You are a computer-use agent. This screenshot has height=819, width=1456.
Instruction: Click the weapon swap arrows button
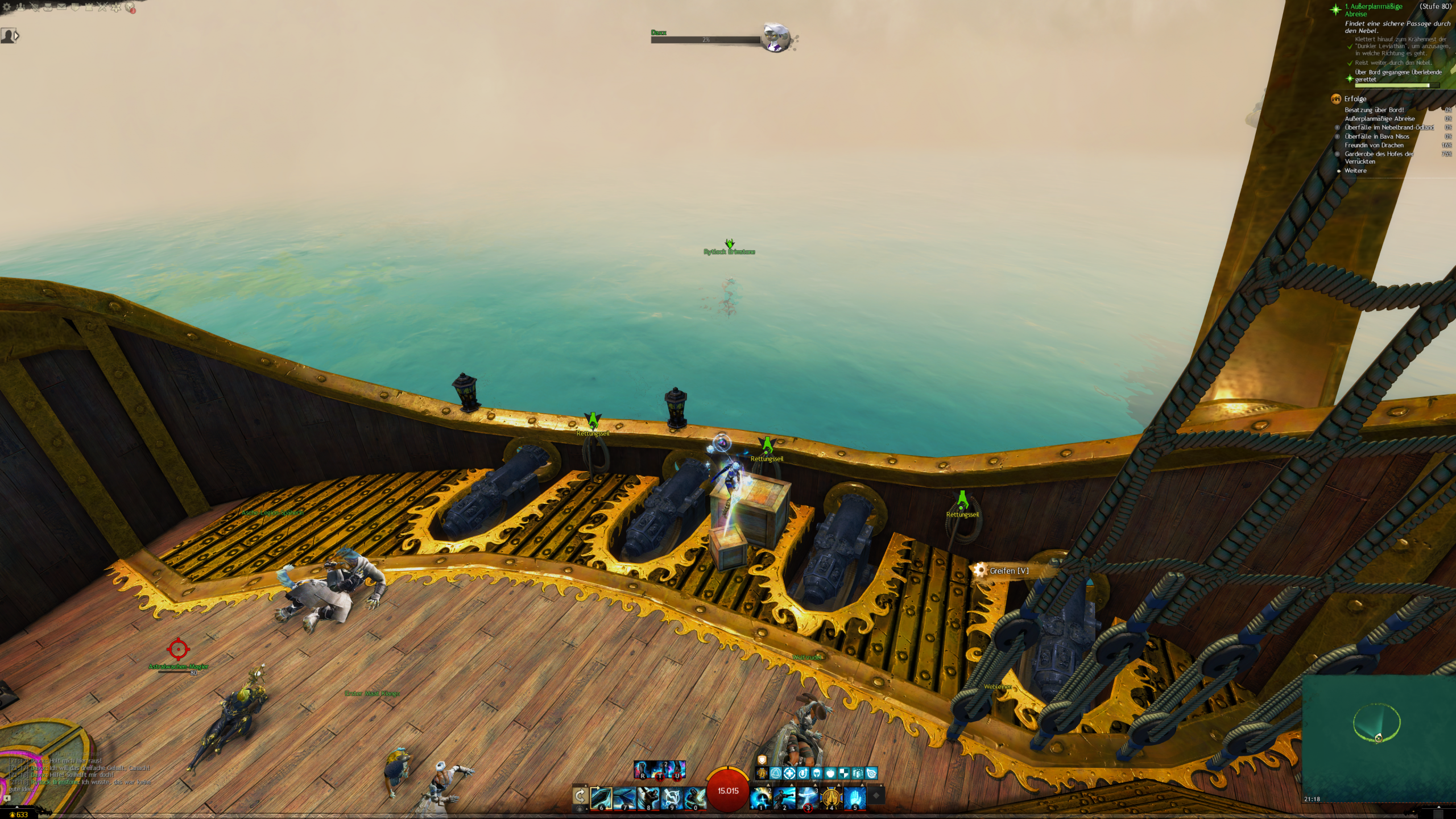pos(580,796)
